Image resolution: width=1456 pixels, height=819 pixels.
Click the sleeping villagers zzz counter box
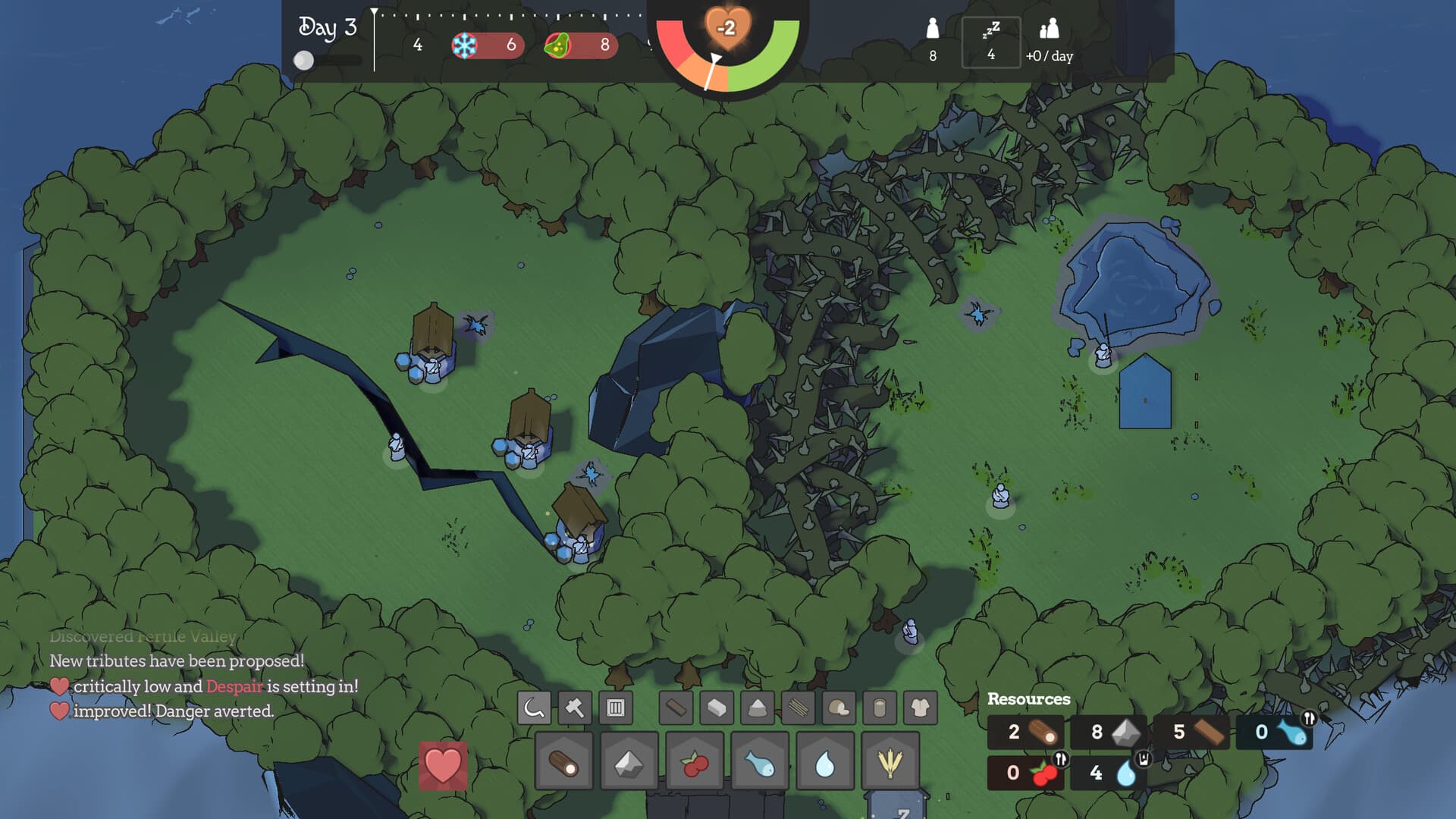point(991,42)
